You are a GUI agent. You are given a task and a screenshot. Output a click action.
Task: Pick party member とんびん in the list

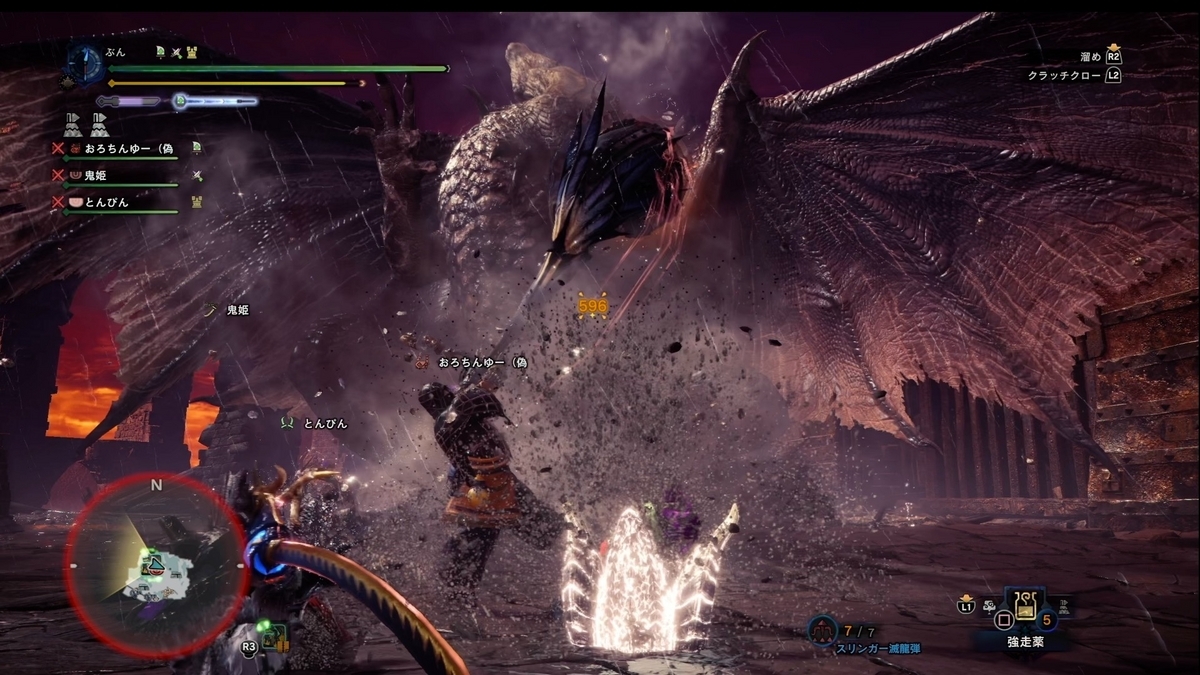105,202
